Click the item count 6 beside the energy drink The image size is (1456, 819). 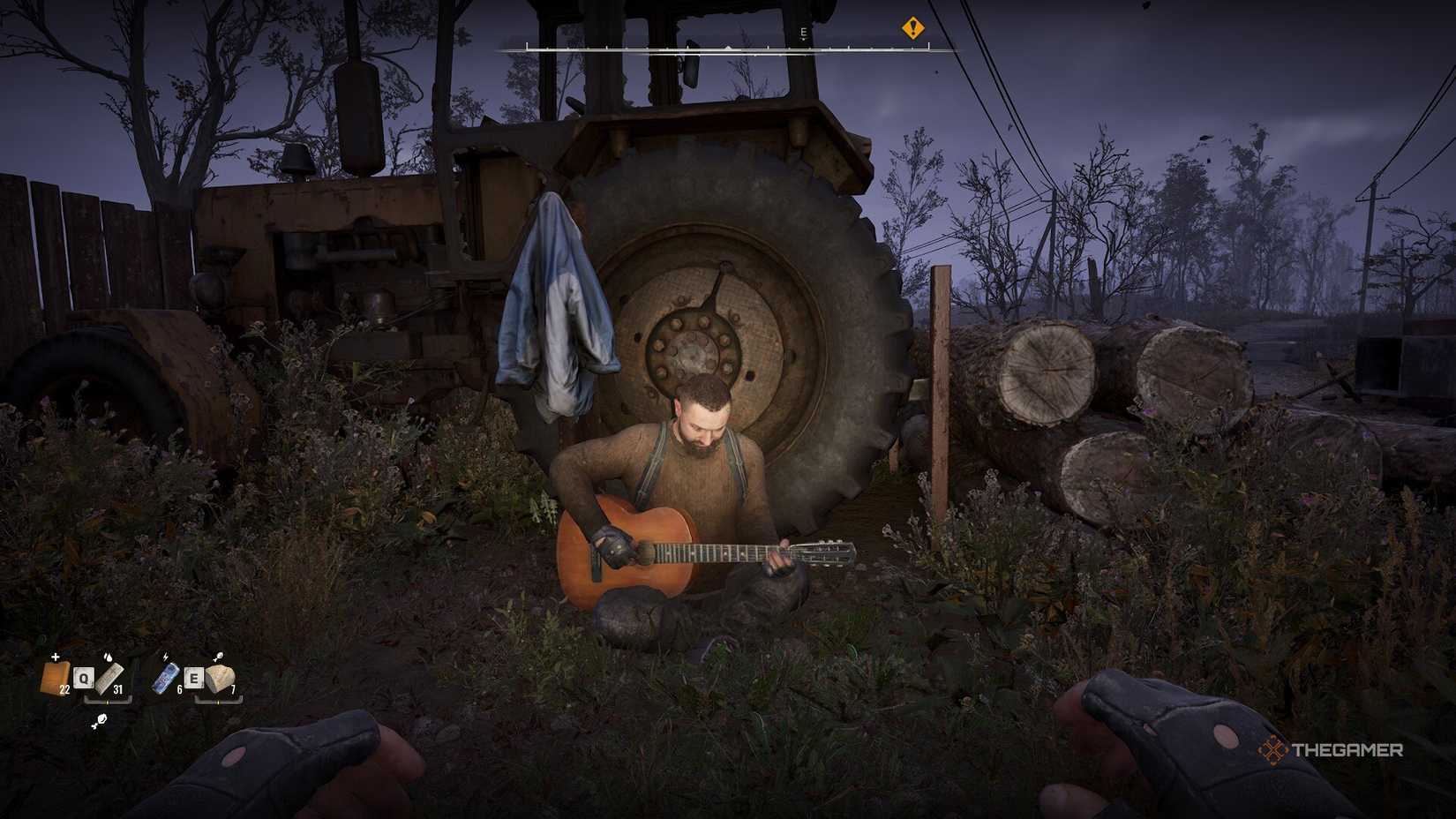point(179,689)
